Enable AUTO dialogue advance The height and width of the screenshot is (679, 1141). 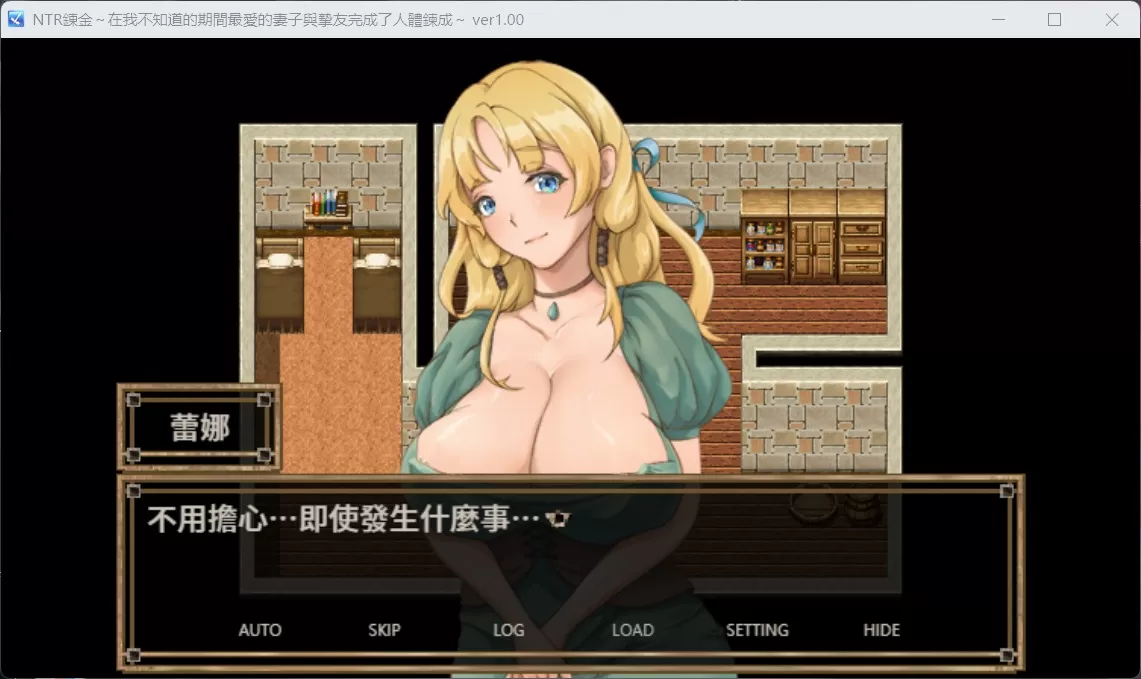point(260,630)
